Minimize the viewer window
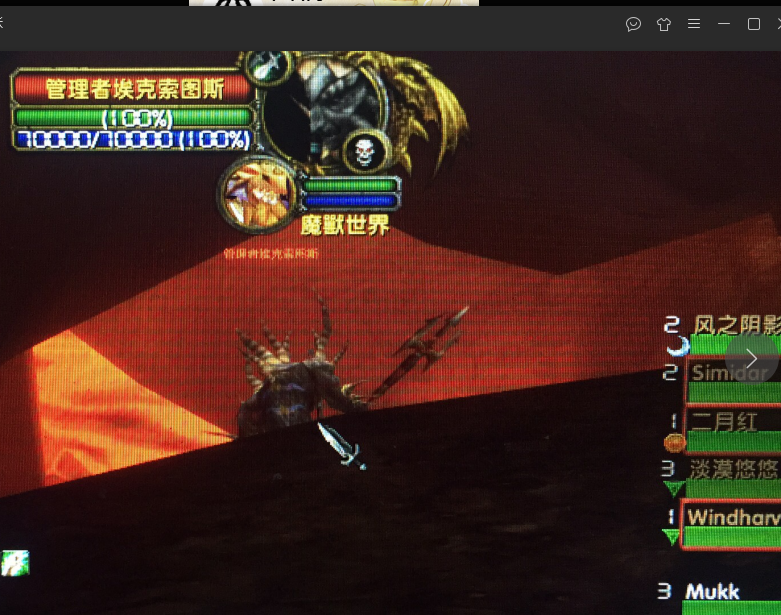Viewport: 781px width, 615px height. (724, 24)
